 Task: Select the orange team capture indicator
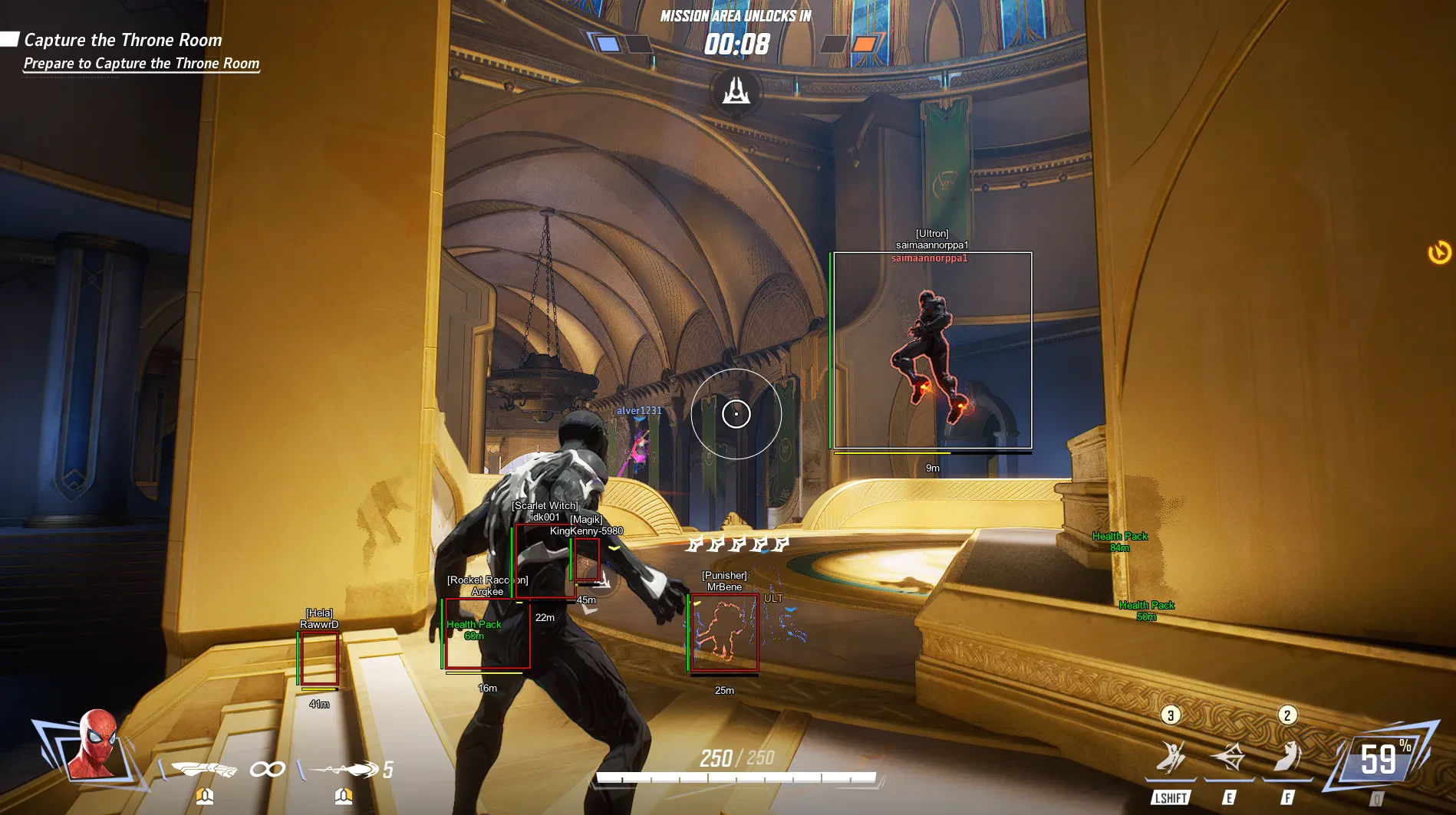tap(864, 44)
